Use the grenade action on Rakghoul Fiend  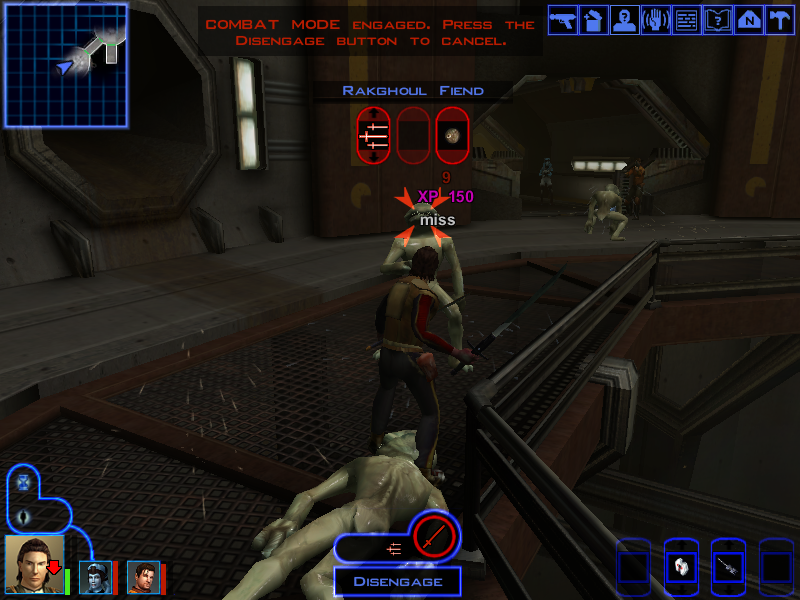[x=452, y=135]
